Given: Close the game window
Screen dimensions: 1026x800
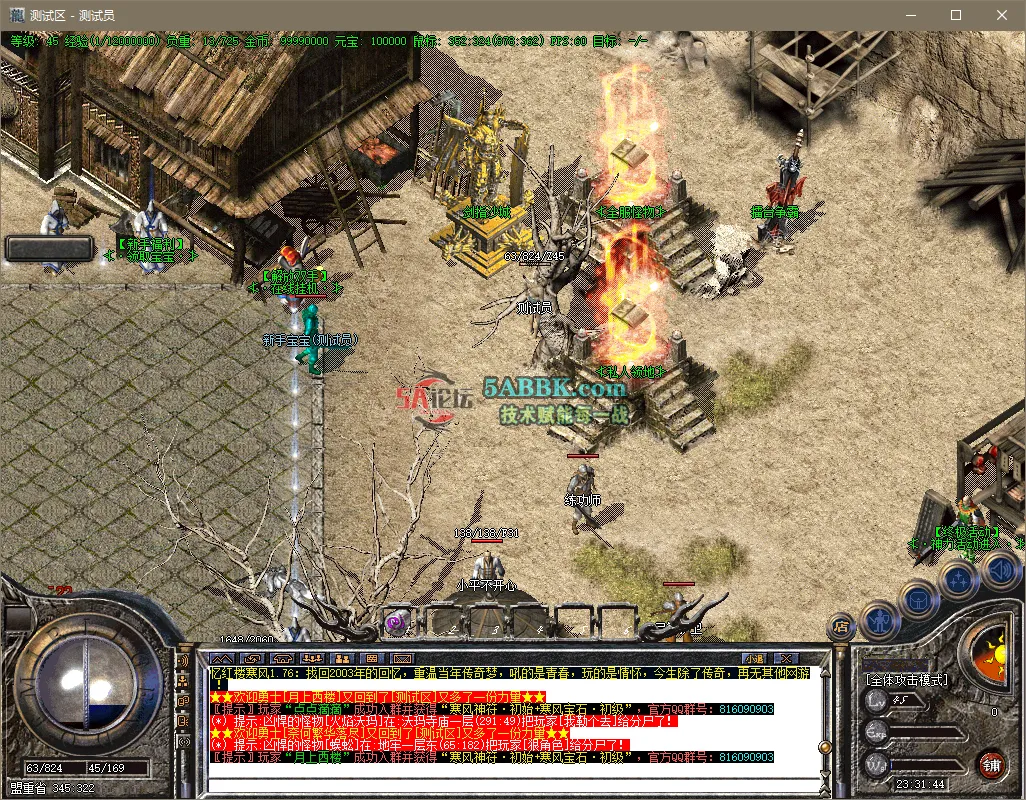Looking at the screenshot, I should pyautogui.click(x=1002, y=15).
